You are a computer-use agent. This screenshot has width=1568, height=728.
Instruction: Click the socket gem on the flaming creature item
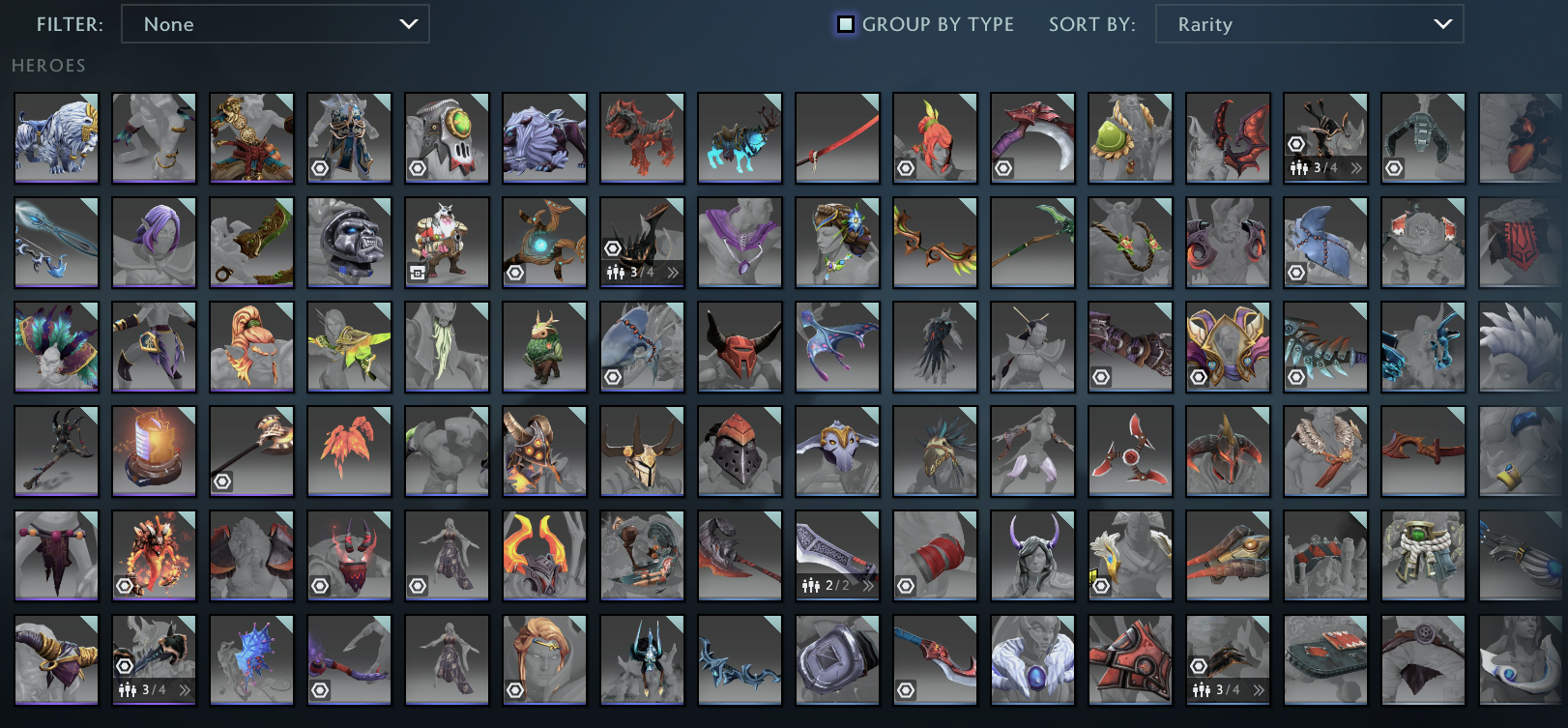[x=124, y=584]
